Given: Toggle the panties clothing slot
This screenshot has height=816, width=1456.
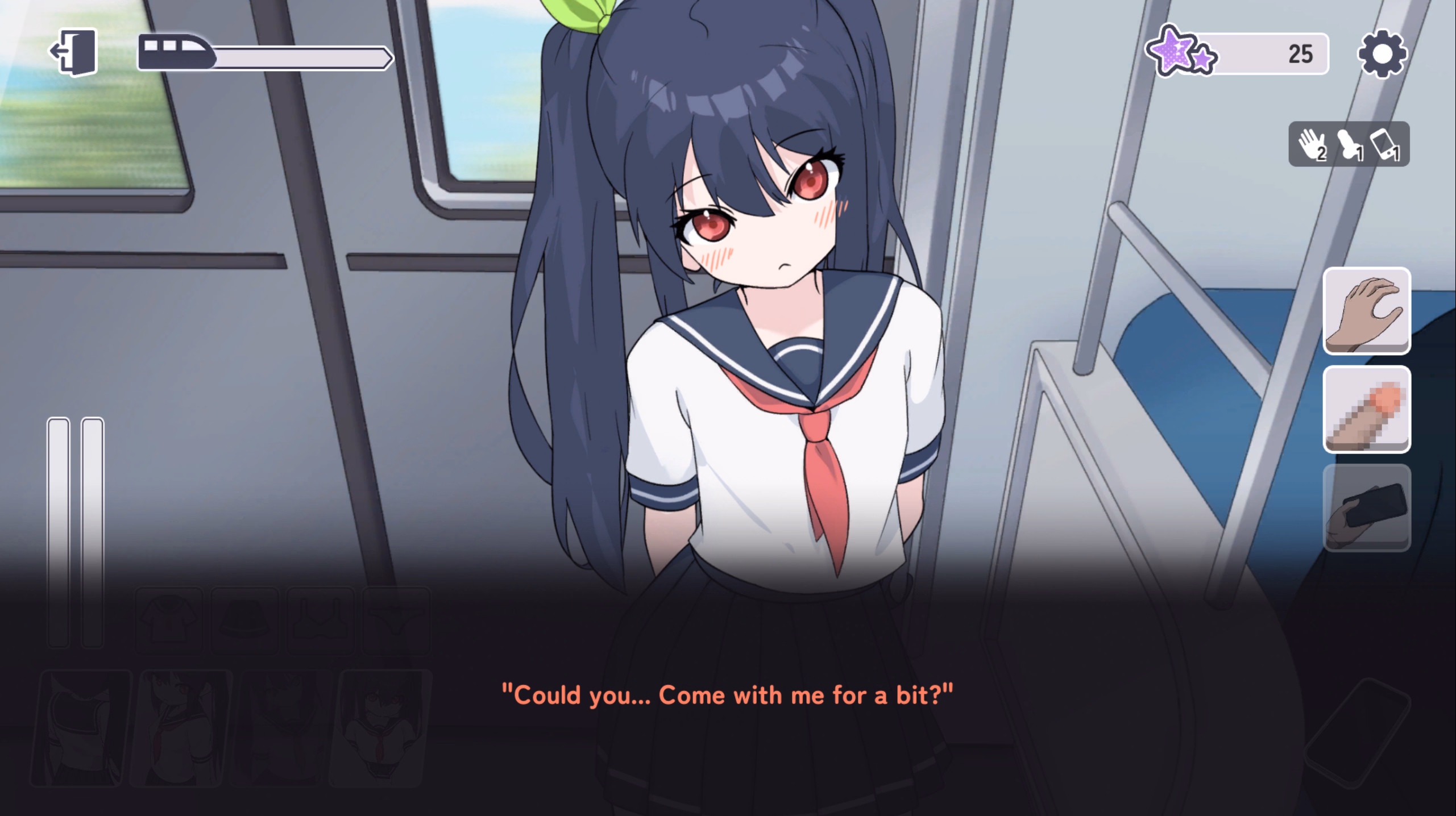Looking at the screenshot, I should point(394,621).
